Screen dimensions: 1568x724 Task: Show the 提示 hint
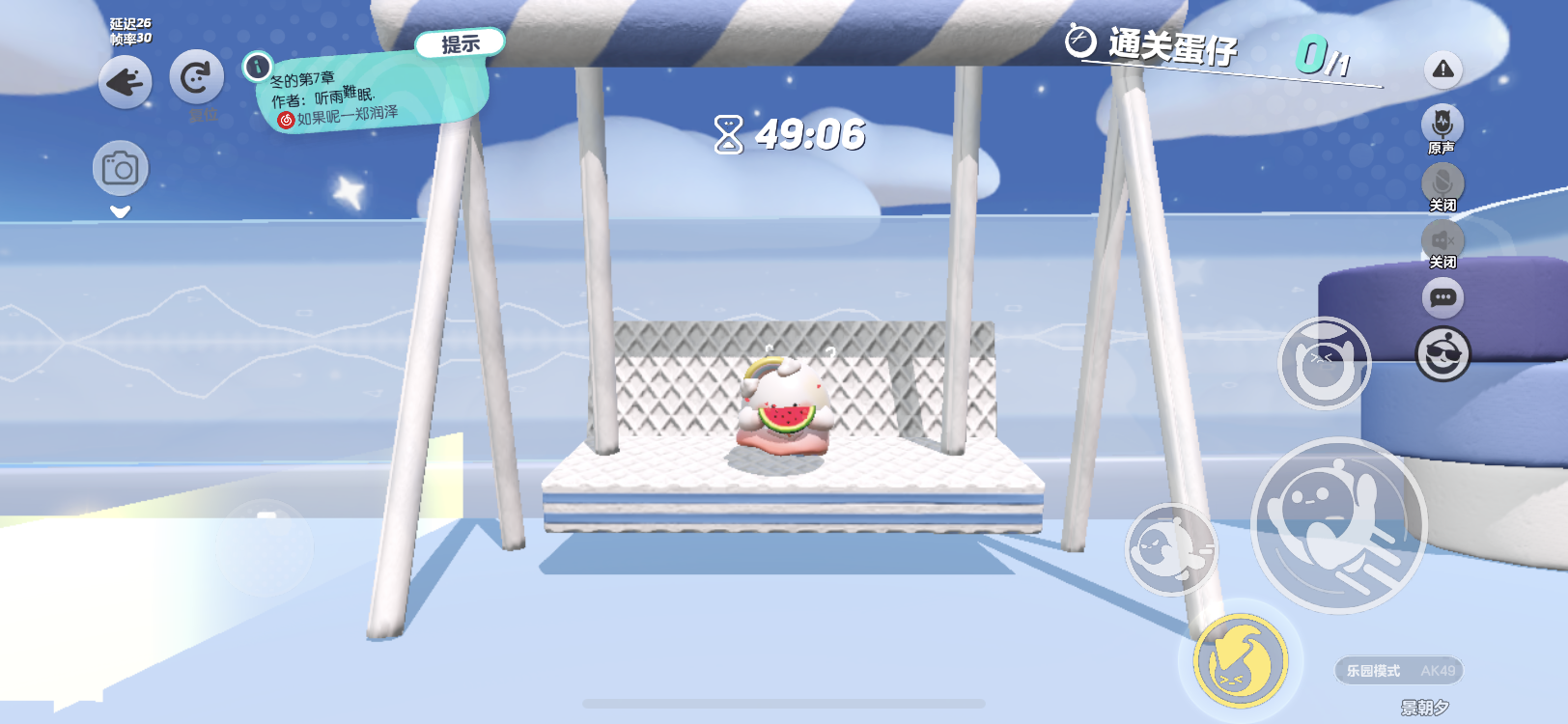tap(461, 43)
